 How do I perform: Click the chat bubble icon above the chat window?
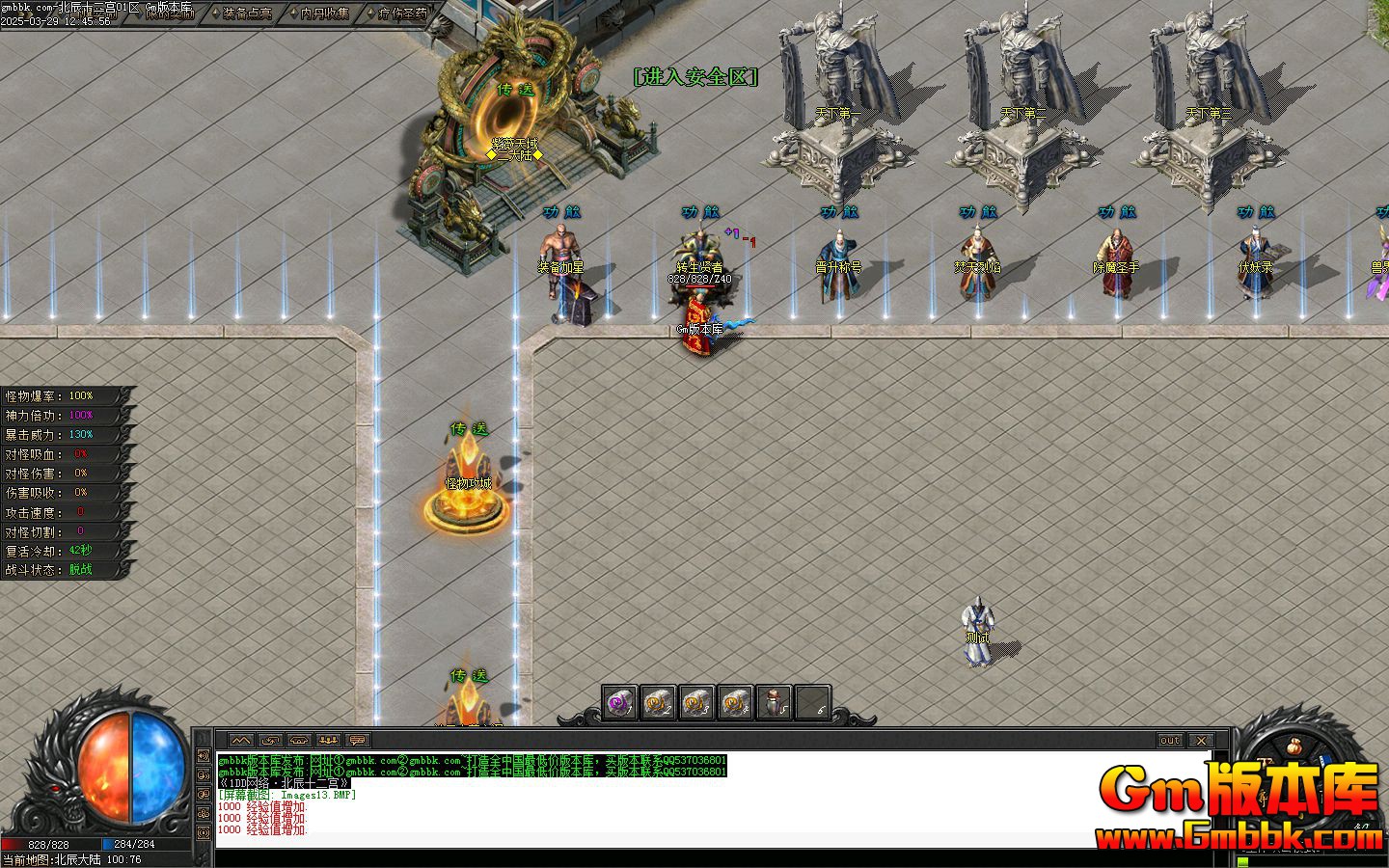[x=356, y=741]
